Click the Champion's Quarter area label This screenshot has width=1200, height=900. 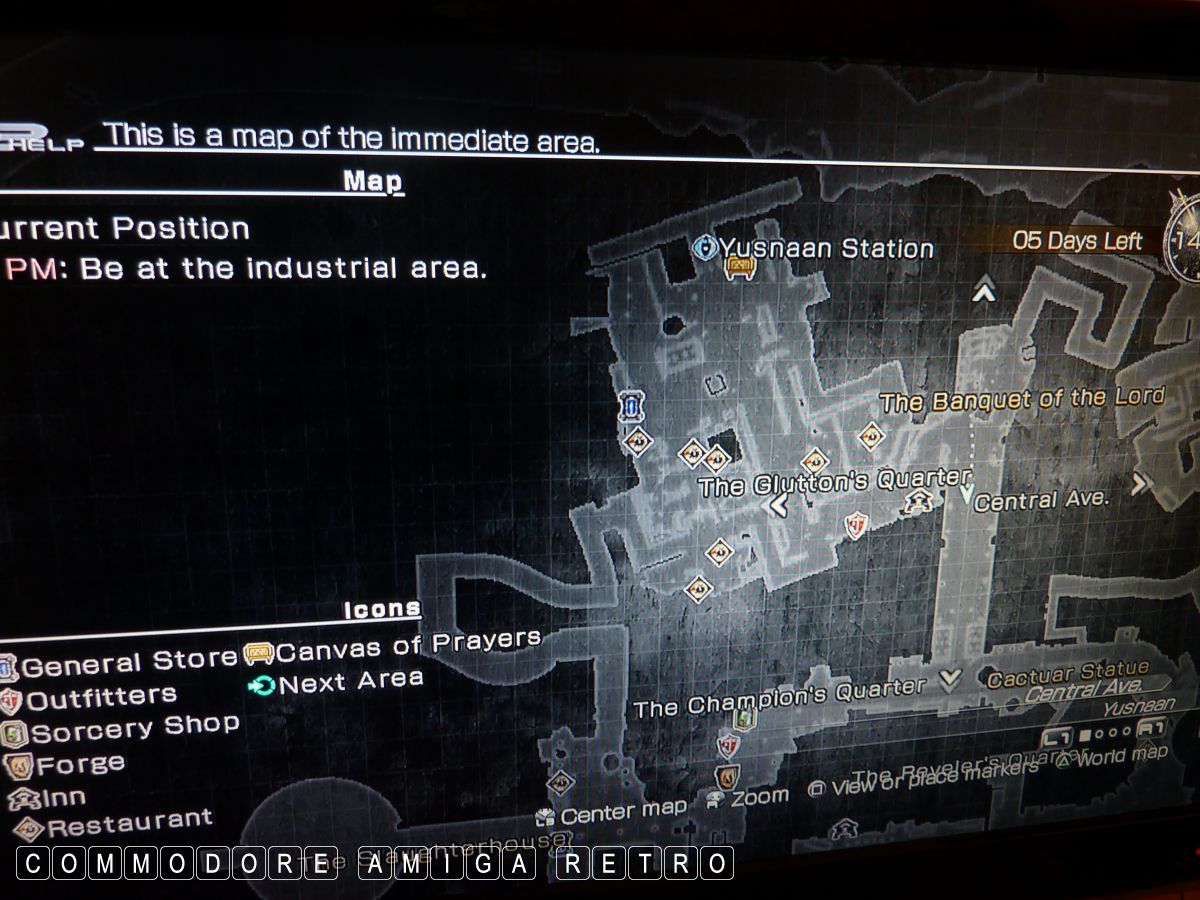coord(780,697)
